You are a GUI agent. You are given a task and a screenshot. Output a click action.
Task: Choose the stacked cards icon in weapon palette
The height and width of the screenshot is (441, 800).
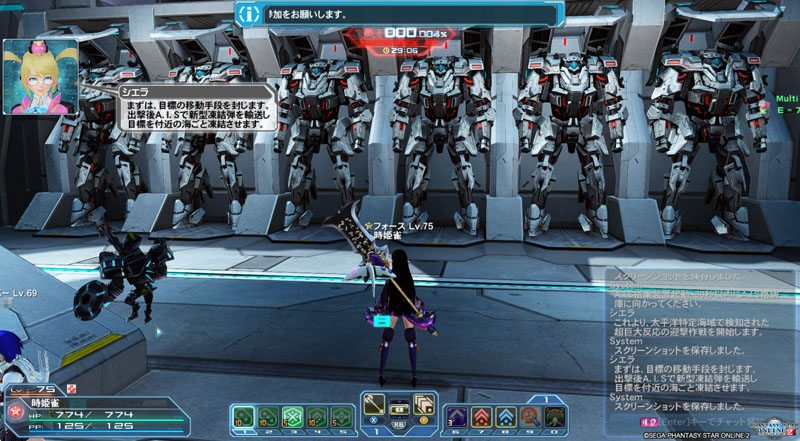(423, 403)
